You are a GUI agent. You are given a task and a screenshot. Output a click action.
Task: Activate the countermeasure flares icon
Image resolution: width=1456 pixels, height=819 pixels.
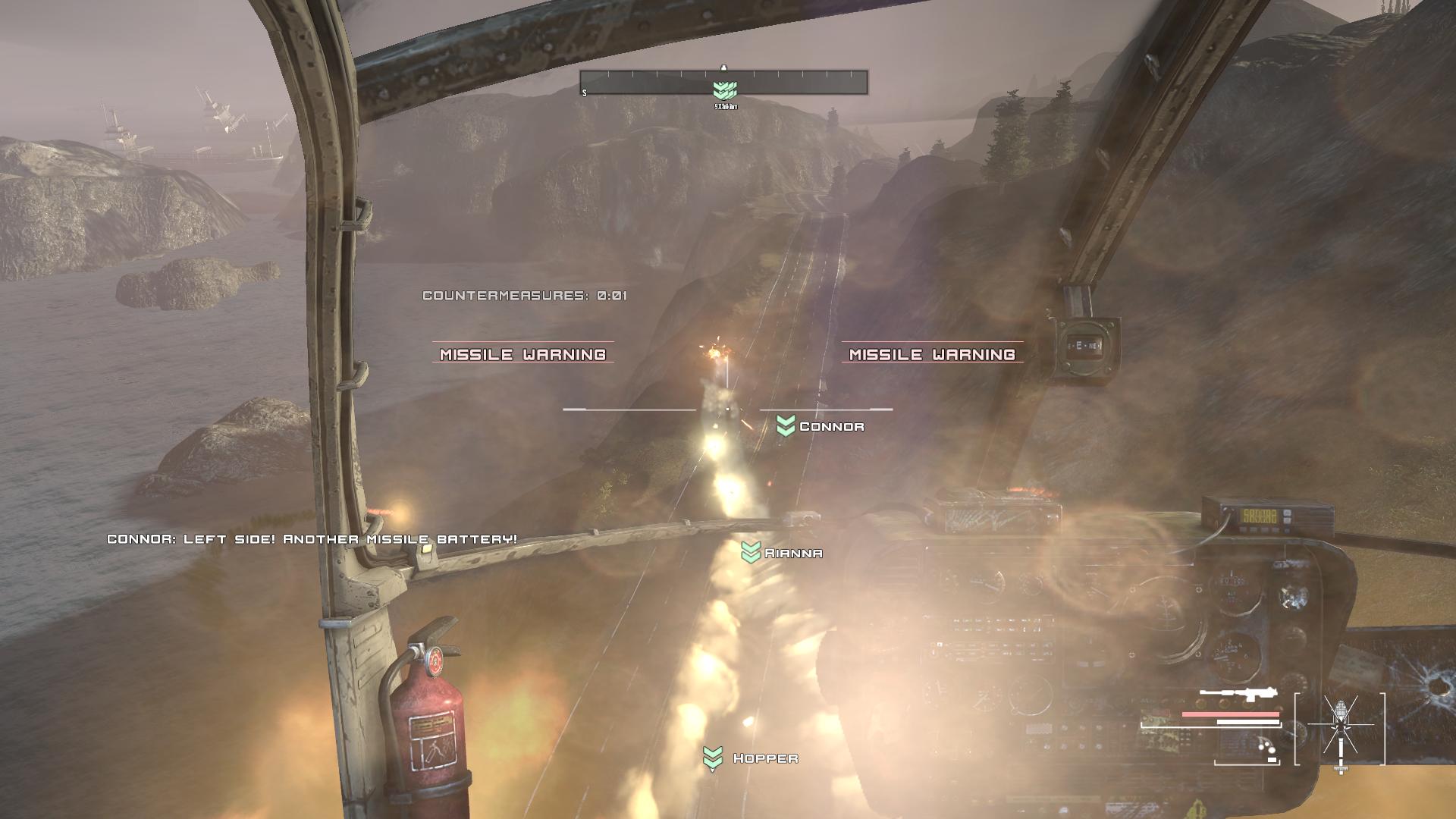click(1266, 748)
